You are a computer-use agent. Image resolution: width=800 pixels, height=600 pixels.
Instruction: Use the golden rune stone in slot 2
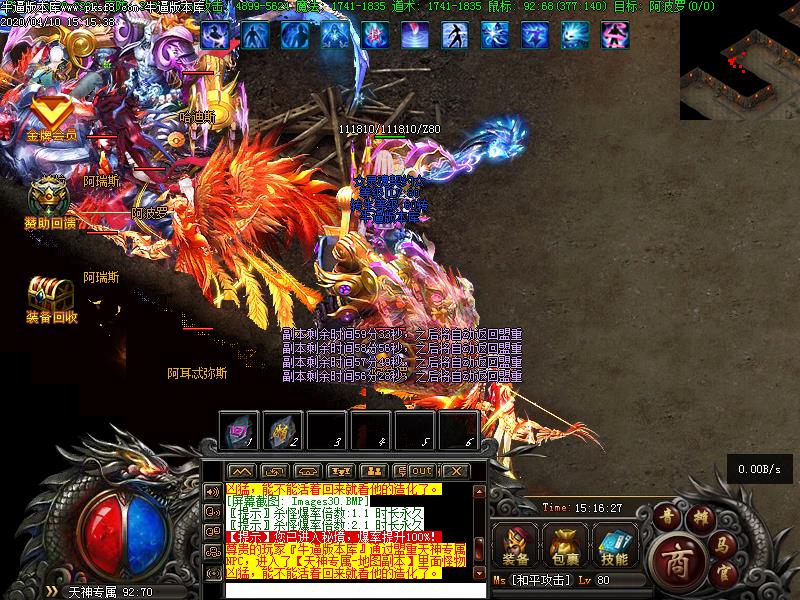click(283, 430)
